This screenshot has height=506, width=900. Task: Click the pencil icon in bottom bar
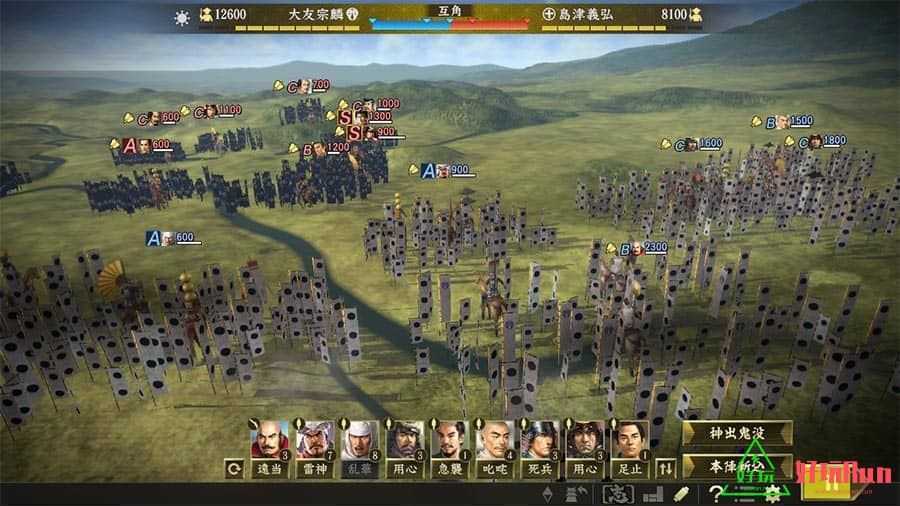(682, 493)
